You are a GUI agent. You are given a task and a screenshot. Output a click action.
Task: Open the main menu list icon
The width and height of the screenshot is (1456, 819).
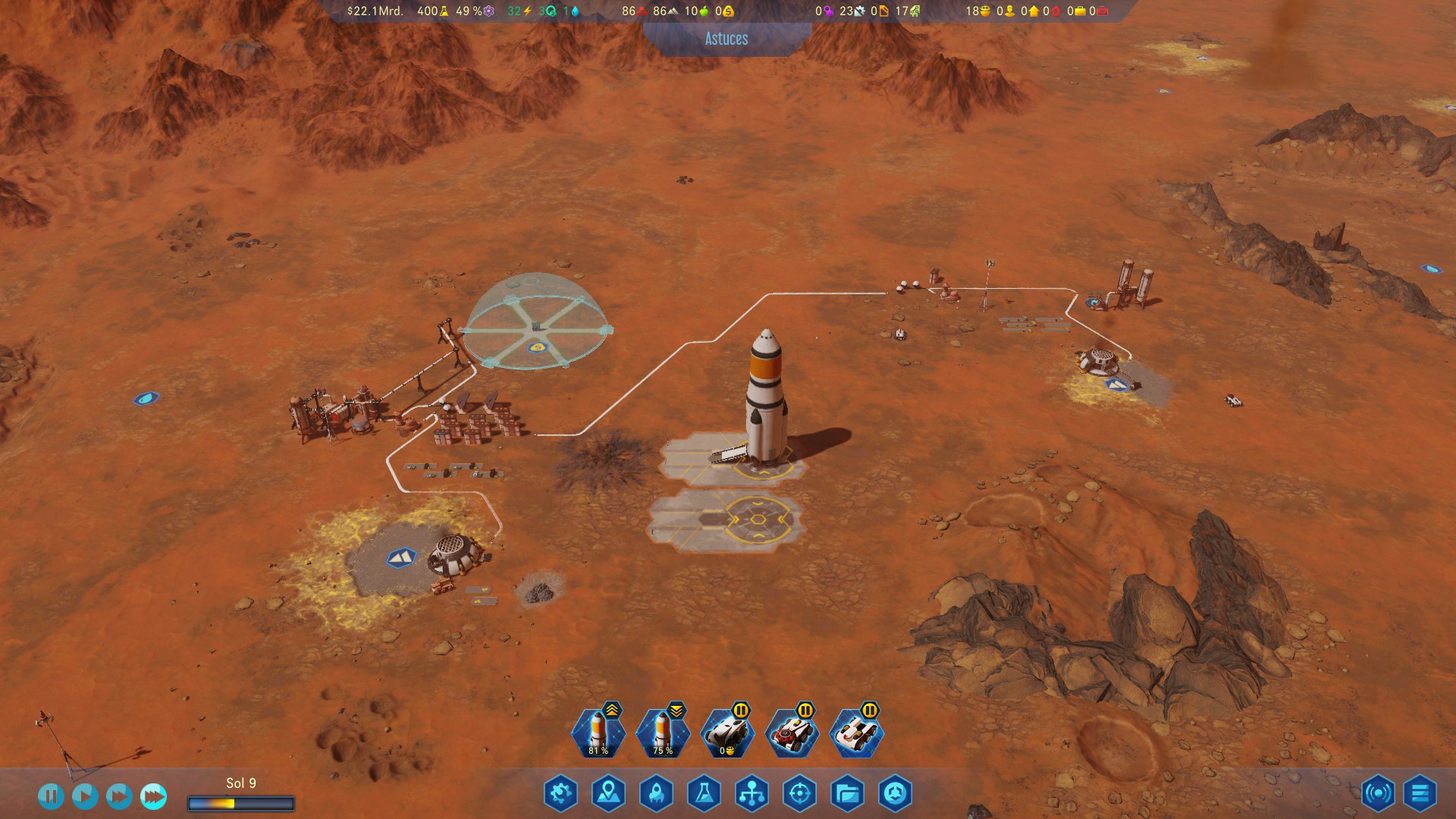pos(1420,794)
